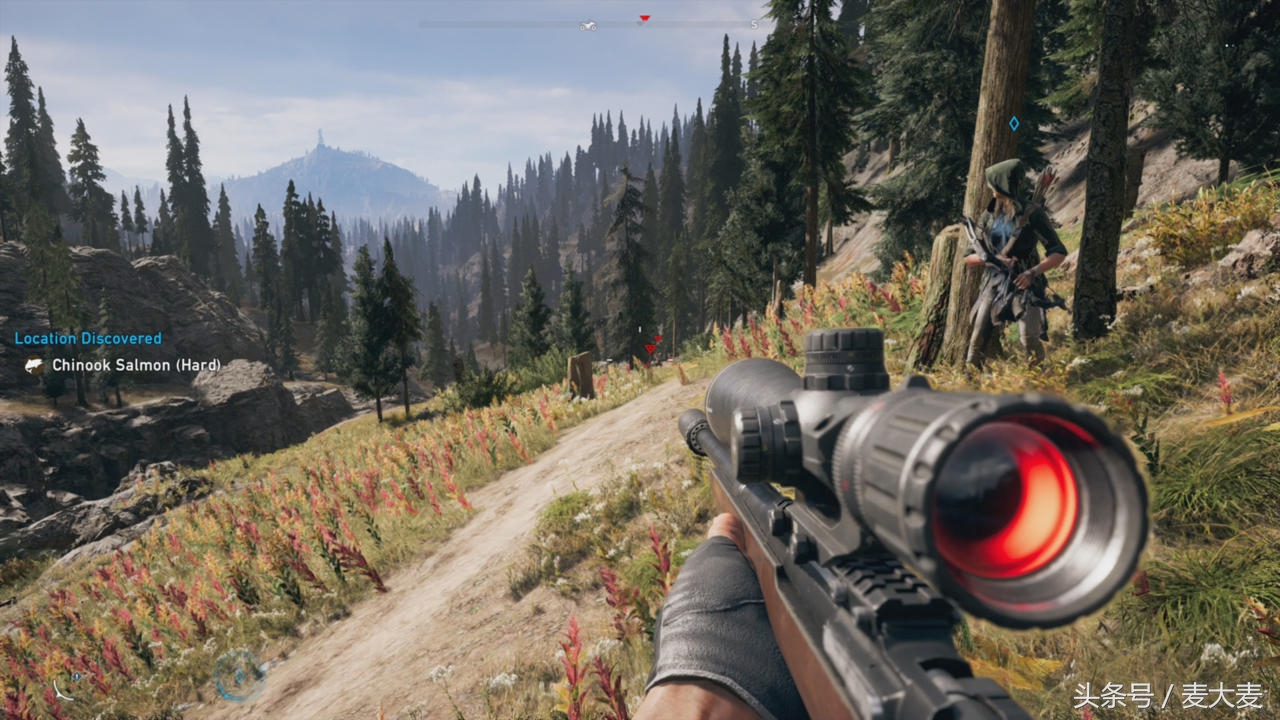Open the Location Discovered notification
The height and width of the screenshot is (720, 1280).
coord(88,339)
